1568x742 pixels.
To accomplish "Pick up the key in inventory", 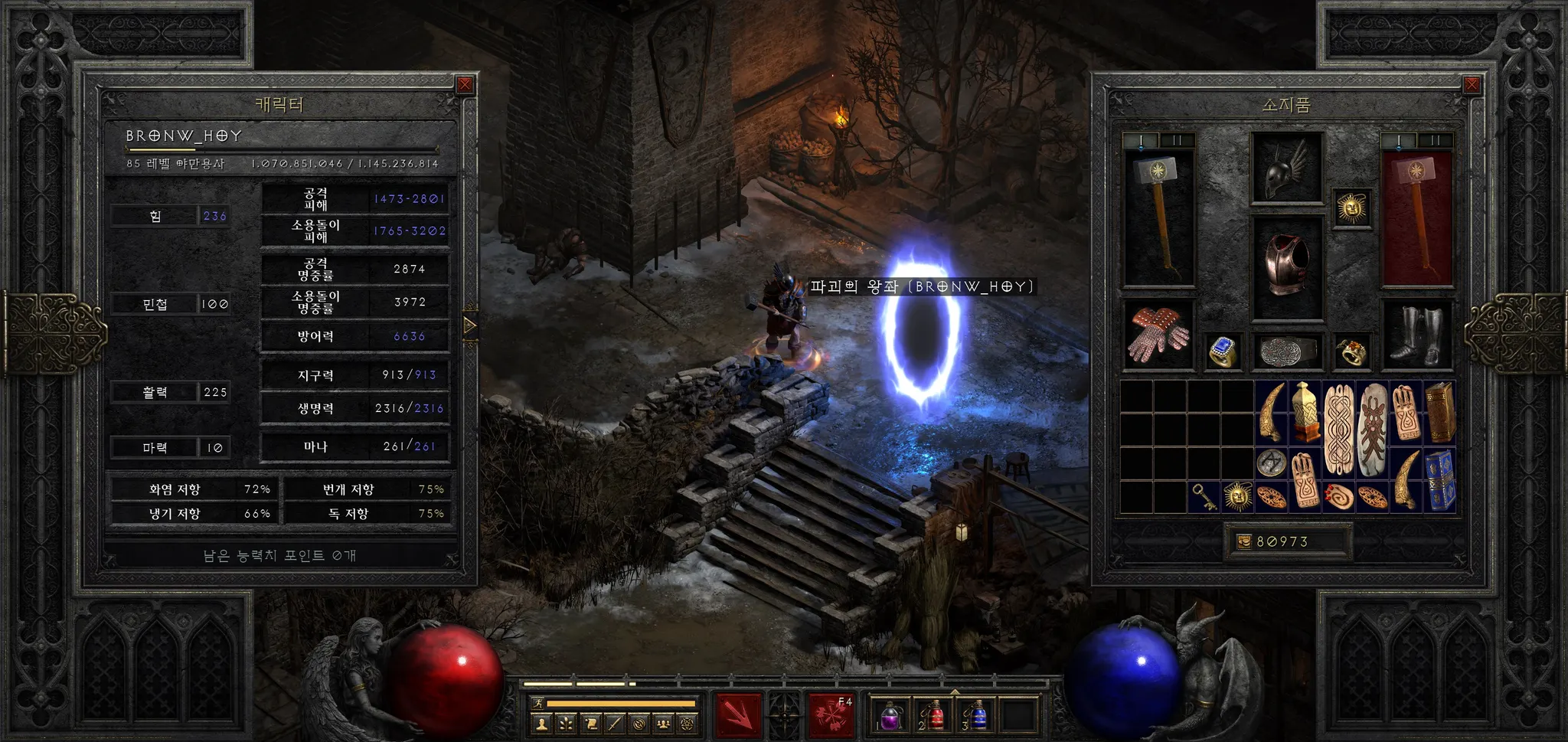I will (x=1205, y=497).
